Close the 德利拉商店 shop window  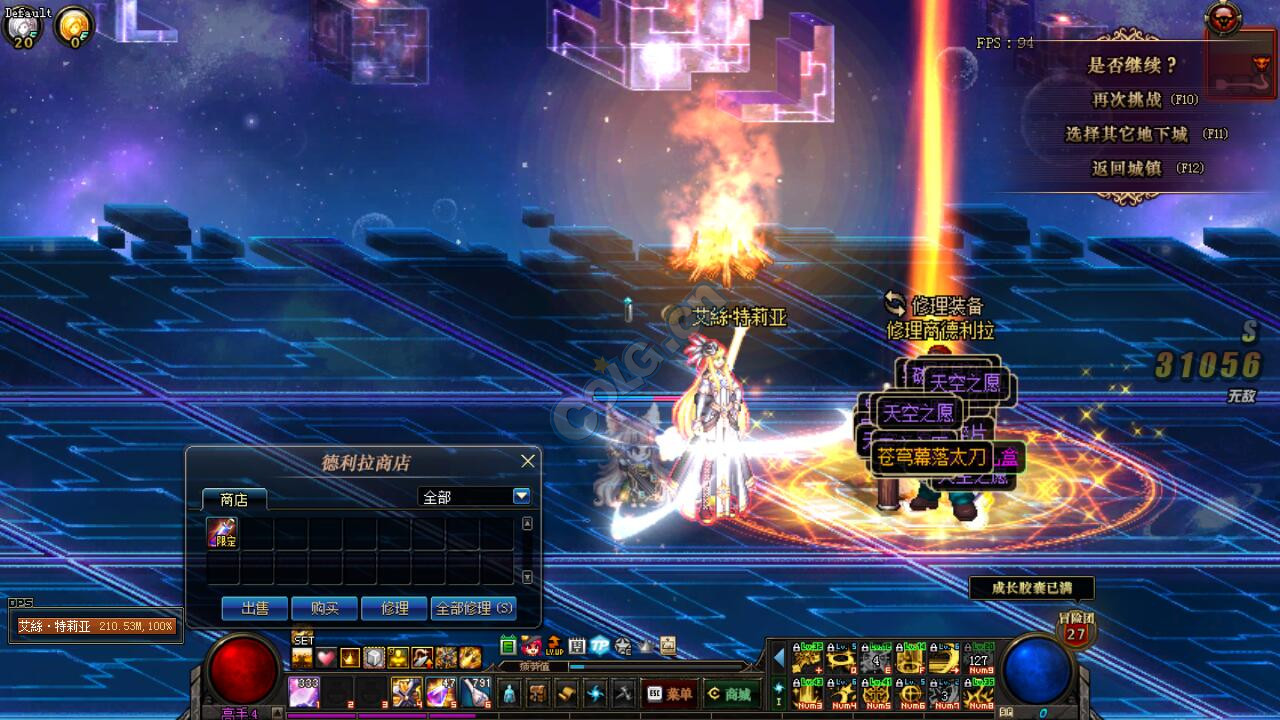(x=528, y=461)
